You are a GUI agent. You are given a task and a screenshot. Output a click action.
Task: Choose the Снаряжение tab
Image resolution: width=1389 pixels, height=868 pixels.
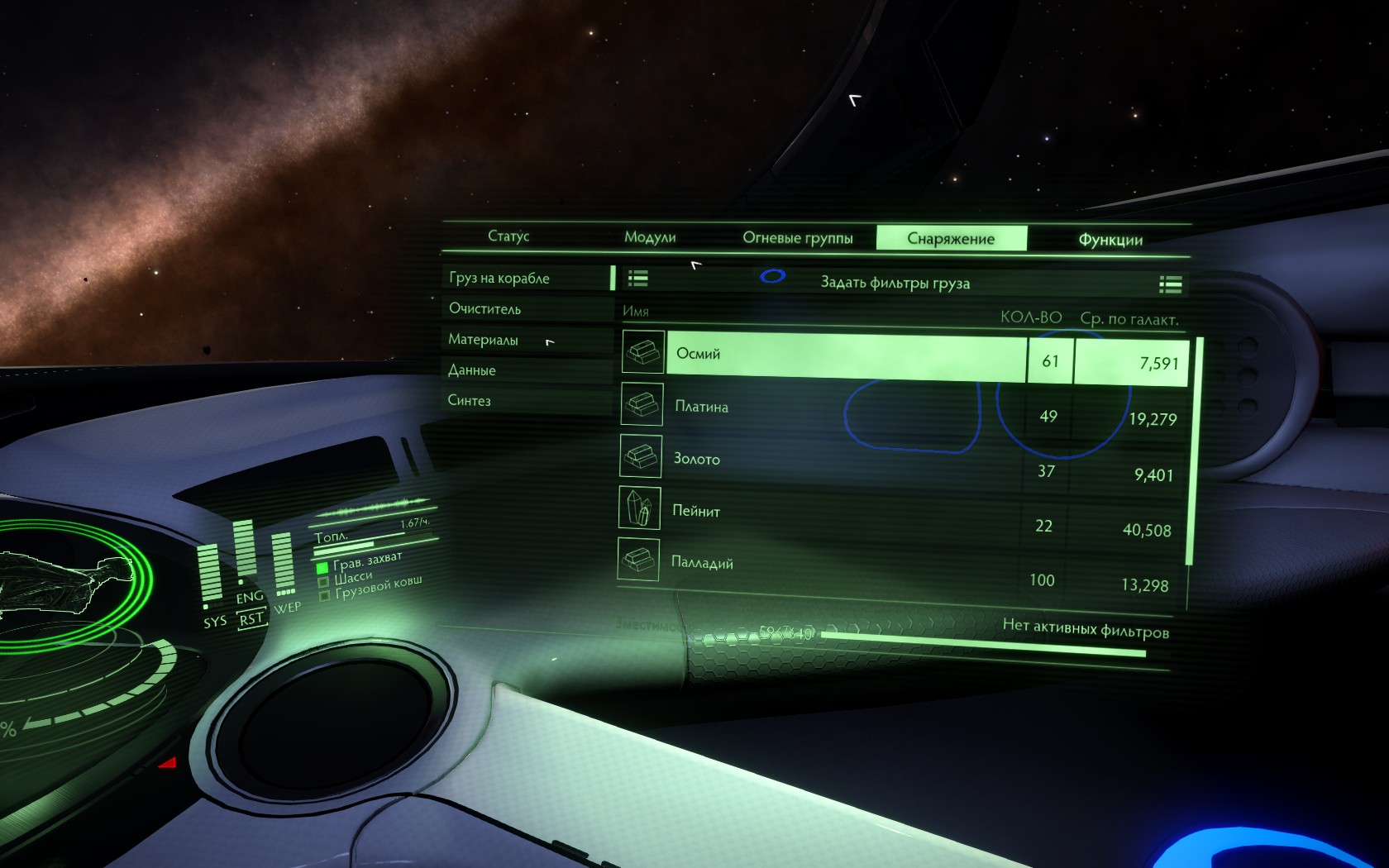tap(951, 239)
